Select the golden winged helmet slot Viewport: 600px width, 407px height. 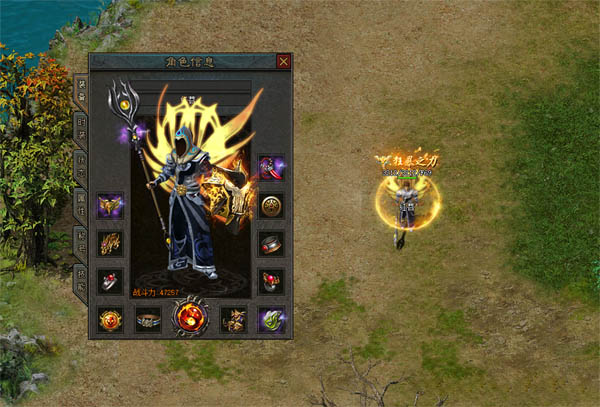(x=110, y=206)
